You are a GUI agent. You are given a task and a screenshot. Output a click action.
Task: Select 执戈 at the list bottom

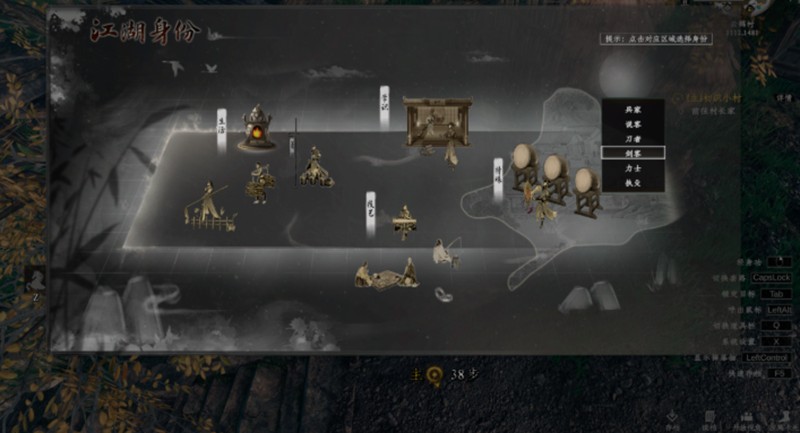tap(631, 182)
